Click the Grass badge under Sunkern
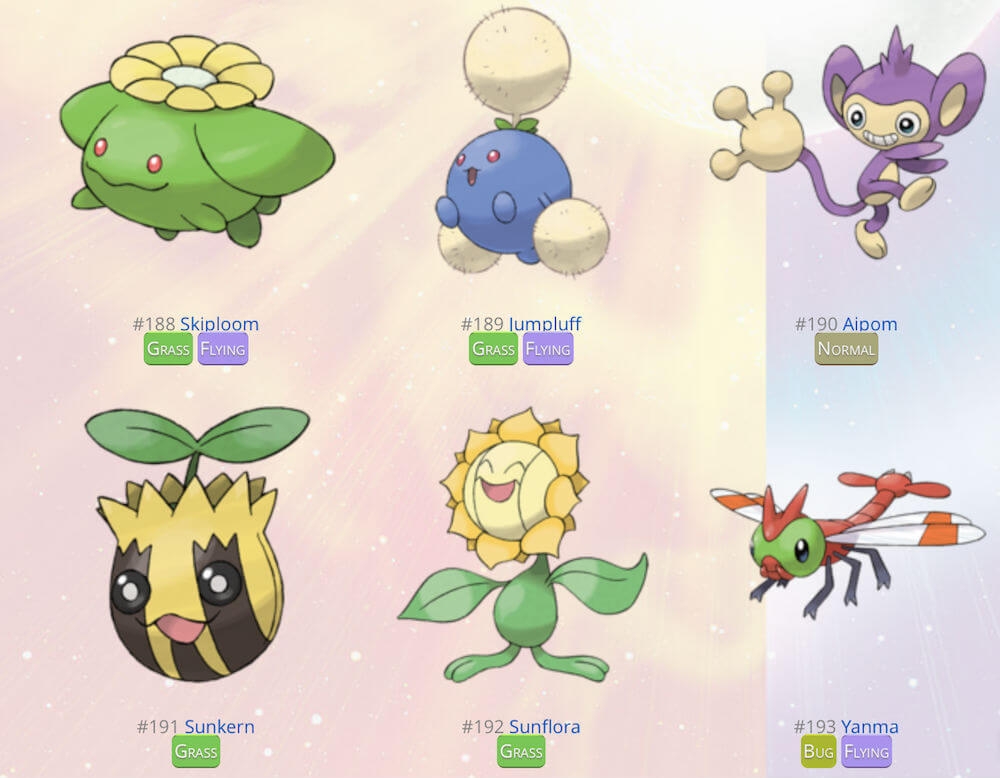The height and width of the screenshot is (778, 1000). pos(196,751)
